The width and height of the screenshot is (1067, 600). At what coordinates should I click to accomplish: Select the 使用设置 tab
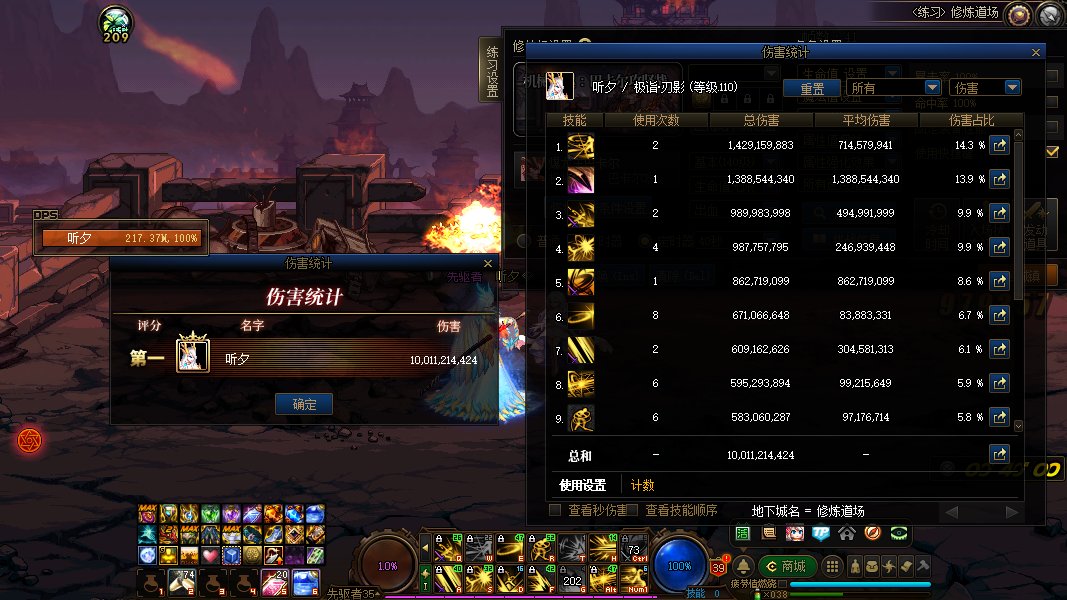click(x=583, y=485)
